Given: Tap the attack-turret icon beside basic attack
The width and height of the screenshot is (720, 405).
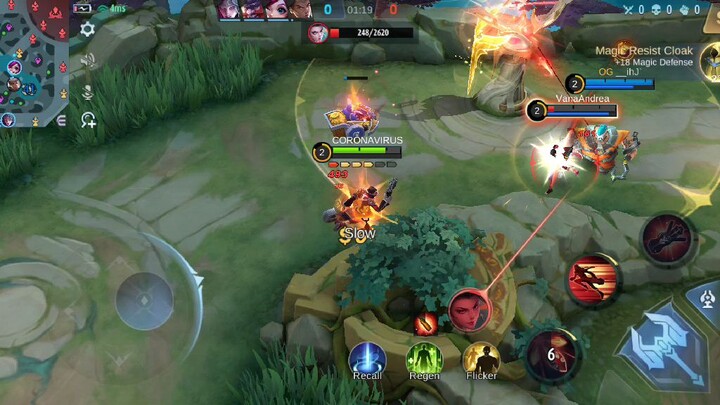Looking at the screenshot, I should [x=708, y=297].
